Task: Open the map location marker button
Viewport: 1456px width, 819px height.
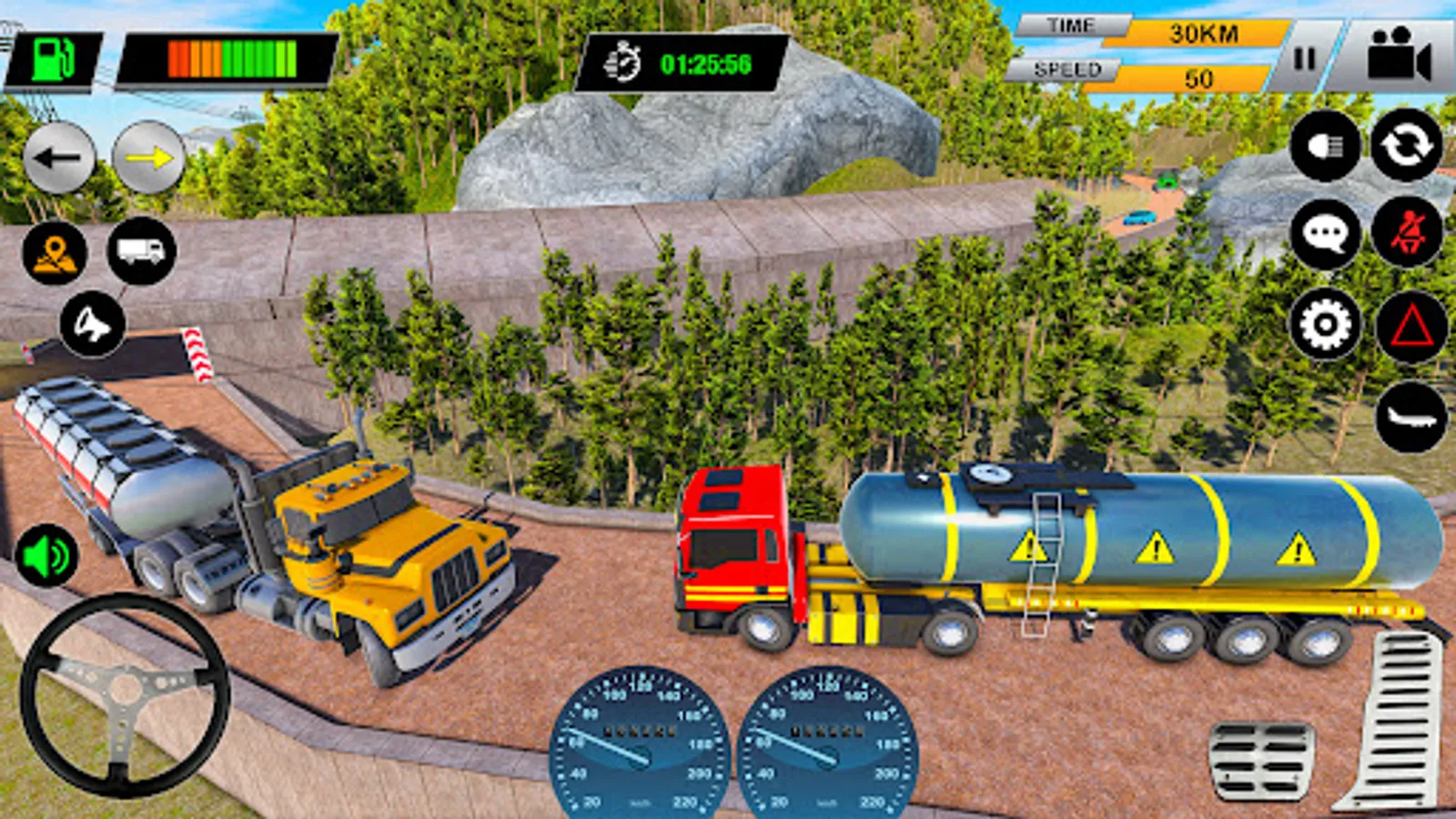Action: pos(55,253)
